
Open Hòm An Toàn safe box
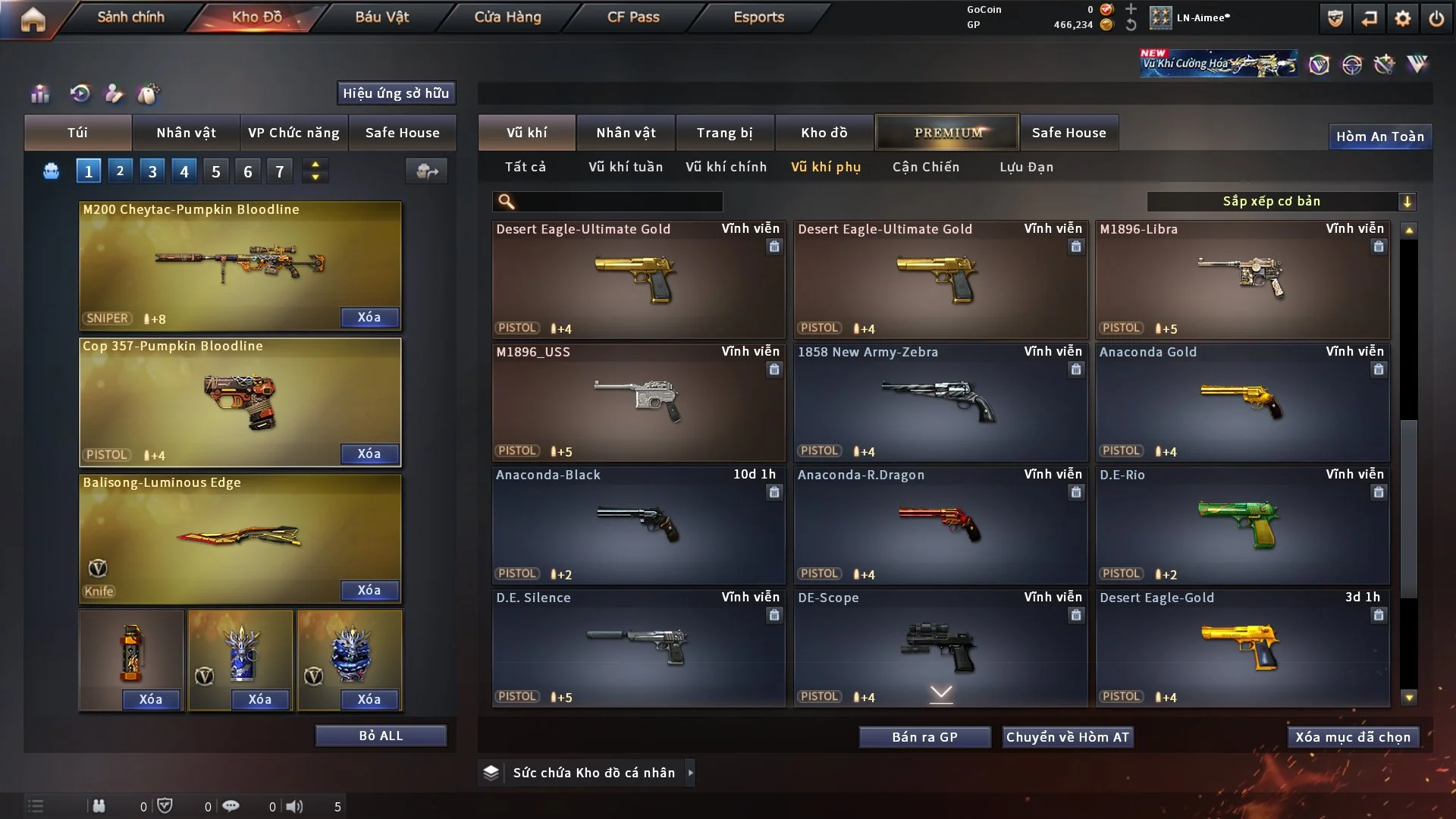click(x=1379, y=136)
